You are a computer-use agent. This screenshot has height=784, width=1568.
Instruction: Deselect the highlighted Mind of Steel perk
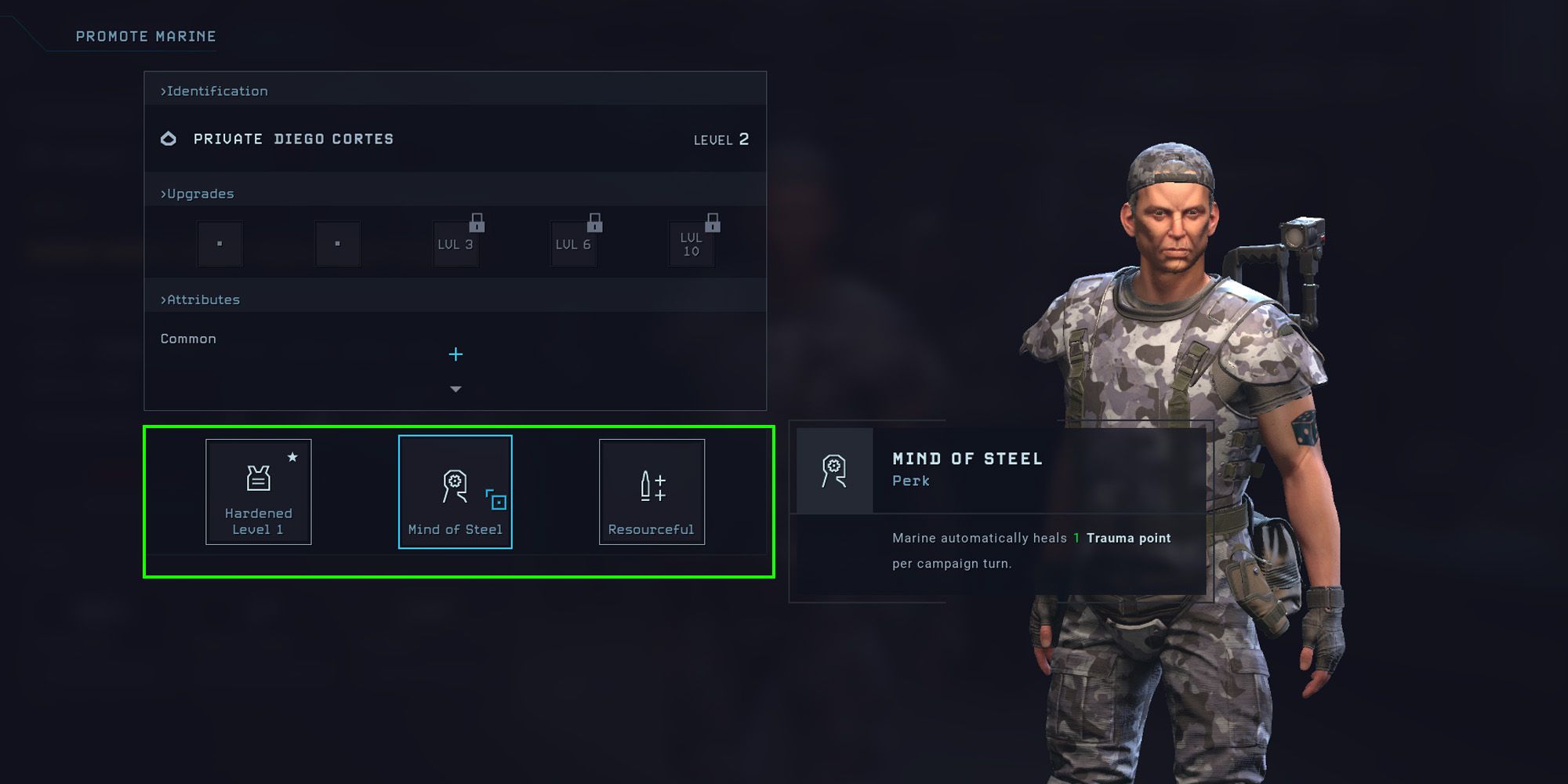click(x=455, y=492)
